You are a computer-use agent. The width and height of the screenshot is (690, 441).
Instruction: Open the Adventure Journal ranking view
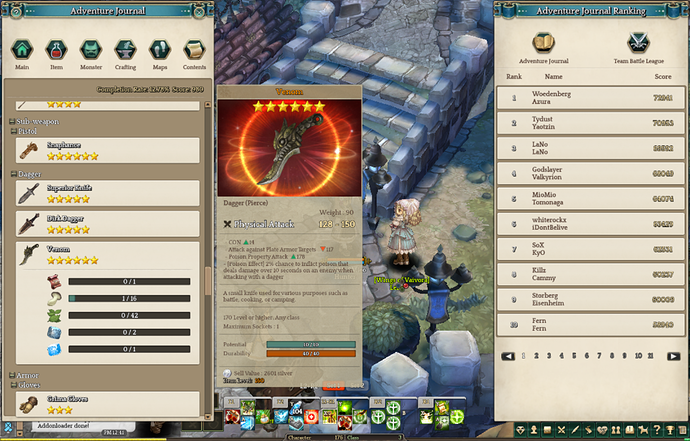[544, 47]
